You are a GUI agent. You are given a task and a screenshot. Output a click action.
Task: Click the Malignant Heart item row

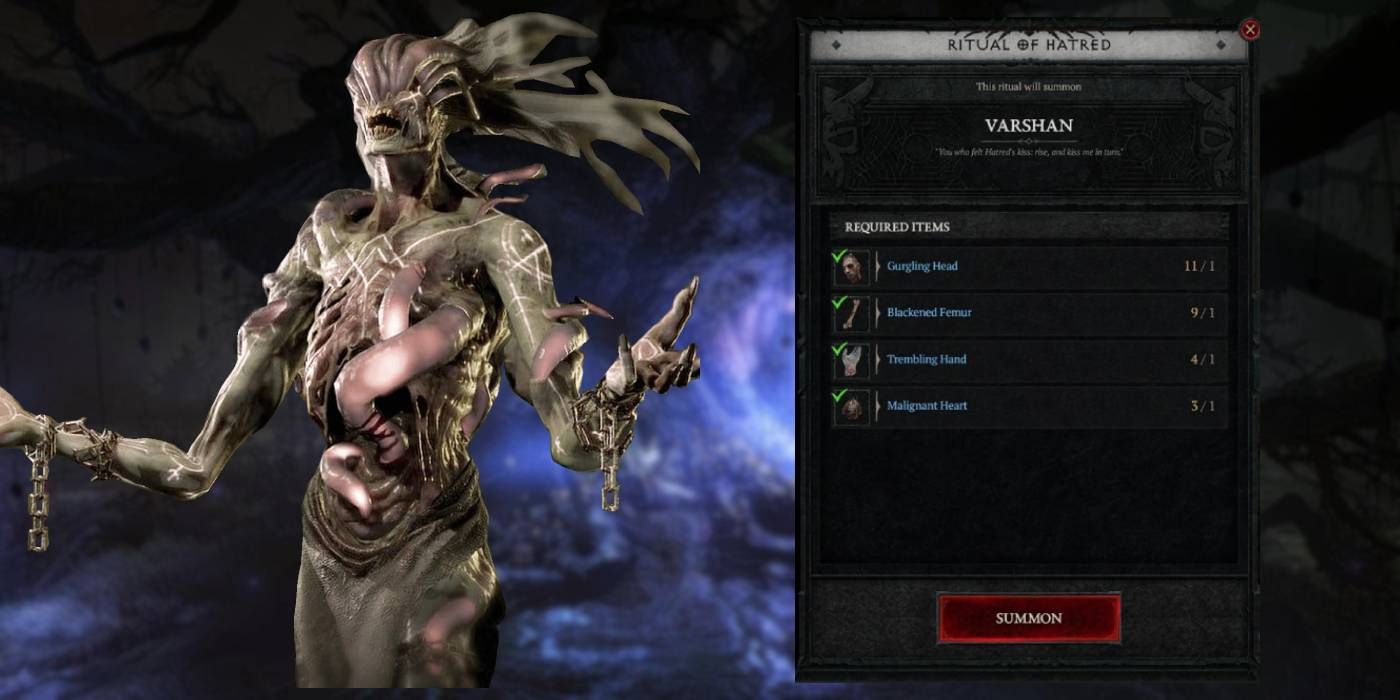[1028, 406]
